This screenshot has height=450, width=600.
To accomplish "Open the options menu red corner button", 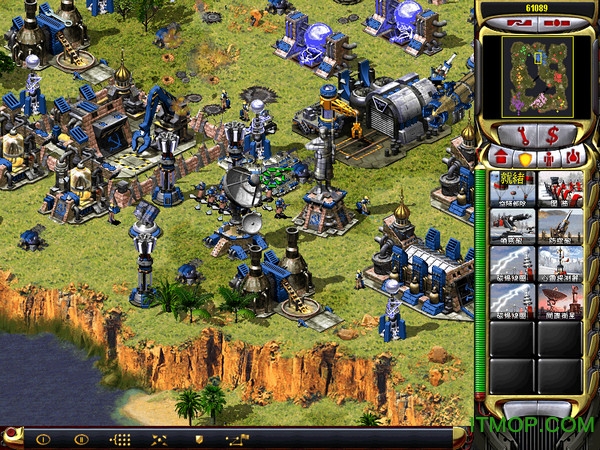I will pos(11,434).
